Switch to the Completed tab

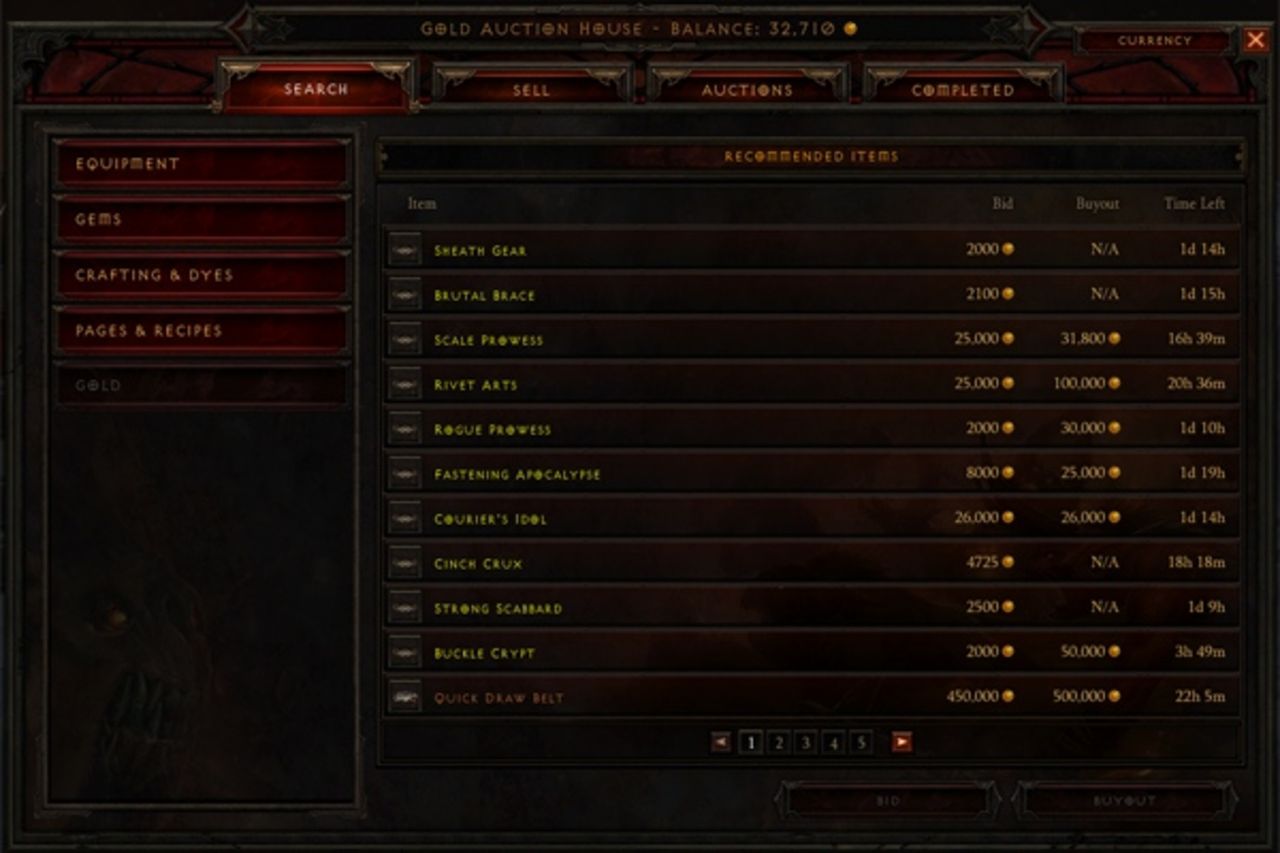click(963, 89)
